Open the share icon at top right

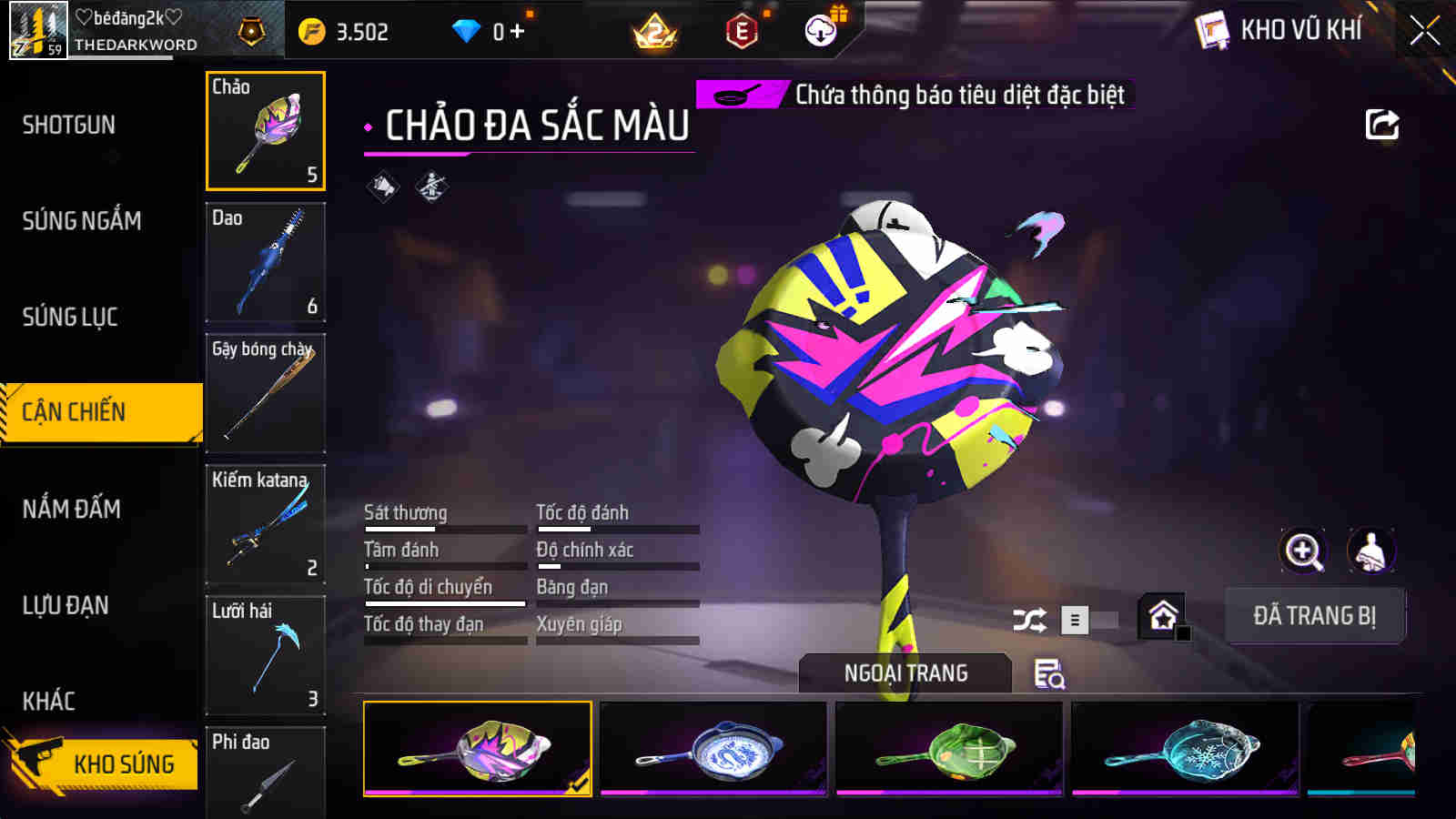click(1381, 125)
